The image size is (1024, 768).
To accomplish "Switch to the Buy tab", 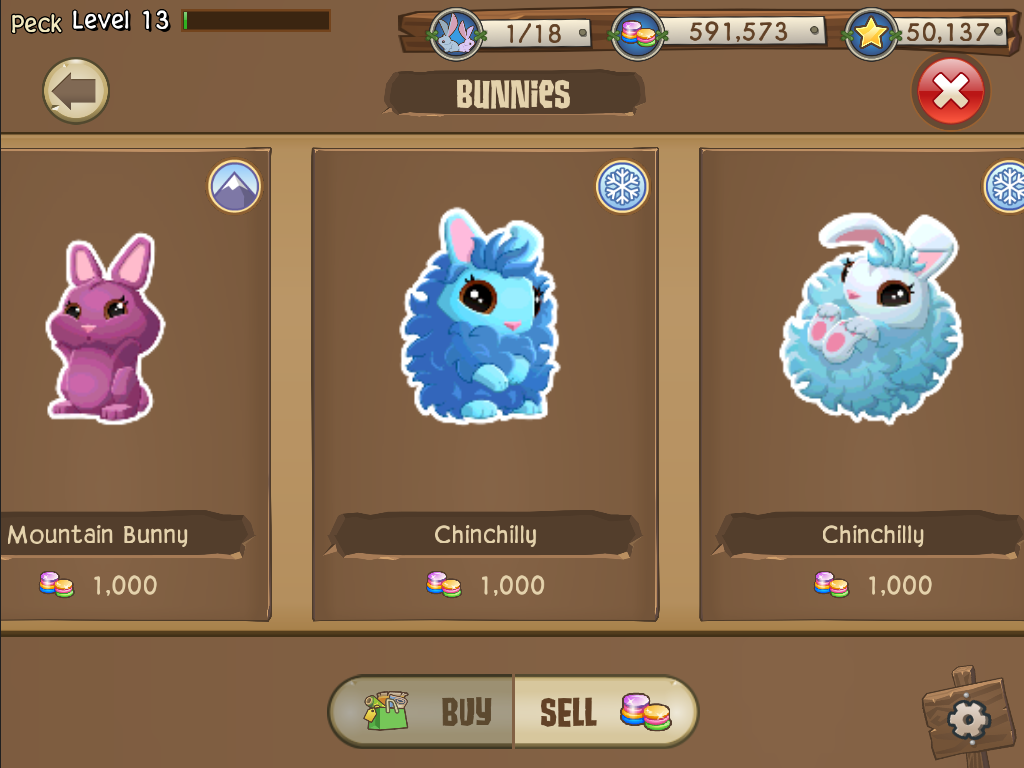I will 423,712.
